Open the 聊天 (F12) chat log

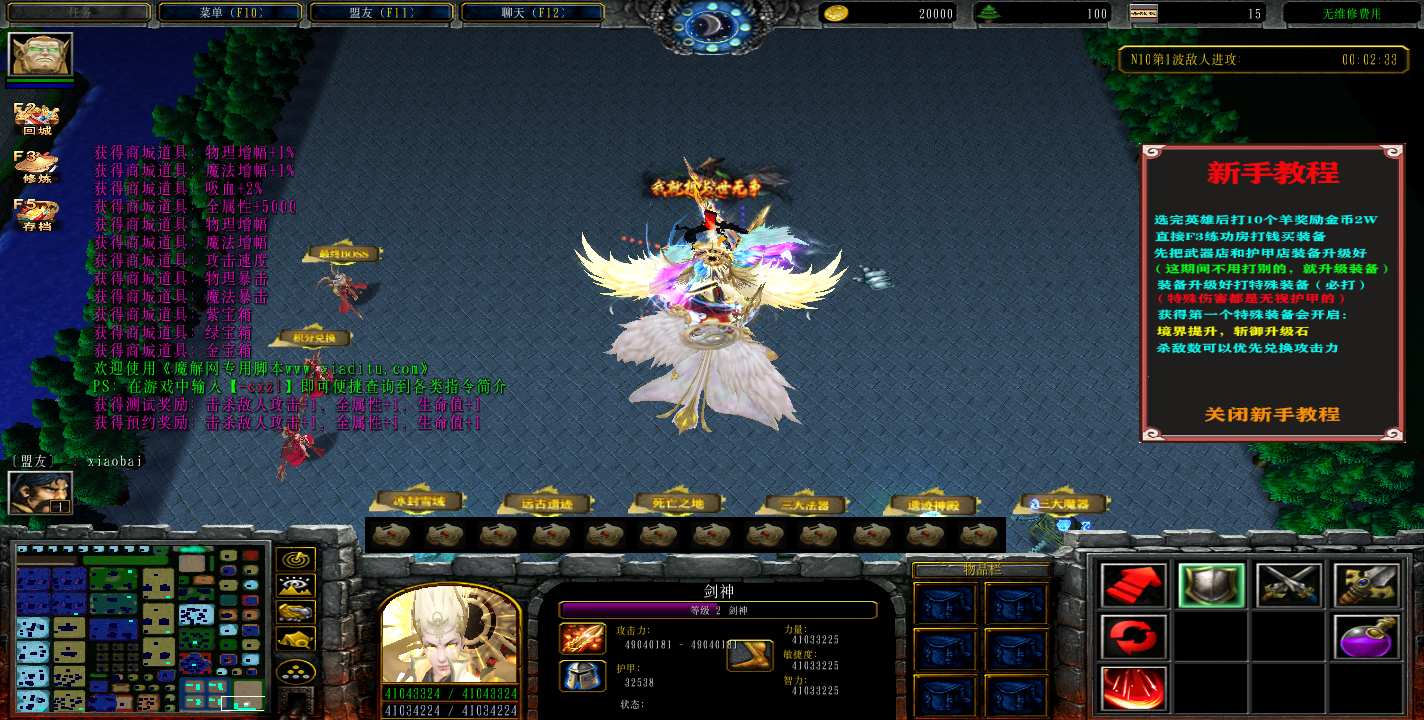(x=532, y=13)
